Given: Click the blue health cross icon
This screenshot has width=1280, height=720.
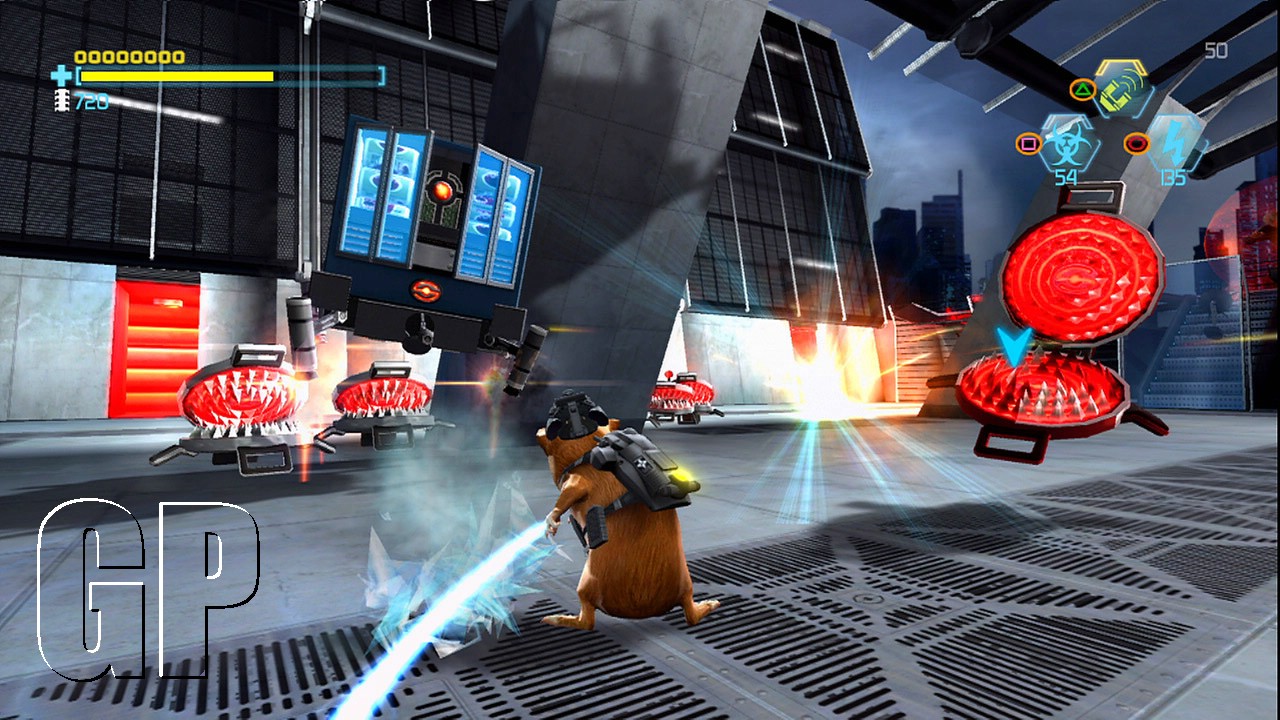Looking at the screenshot, I should [61, 75].
